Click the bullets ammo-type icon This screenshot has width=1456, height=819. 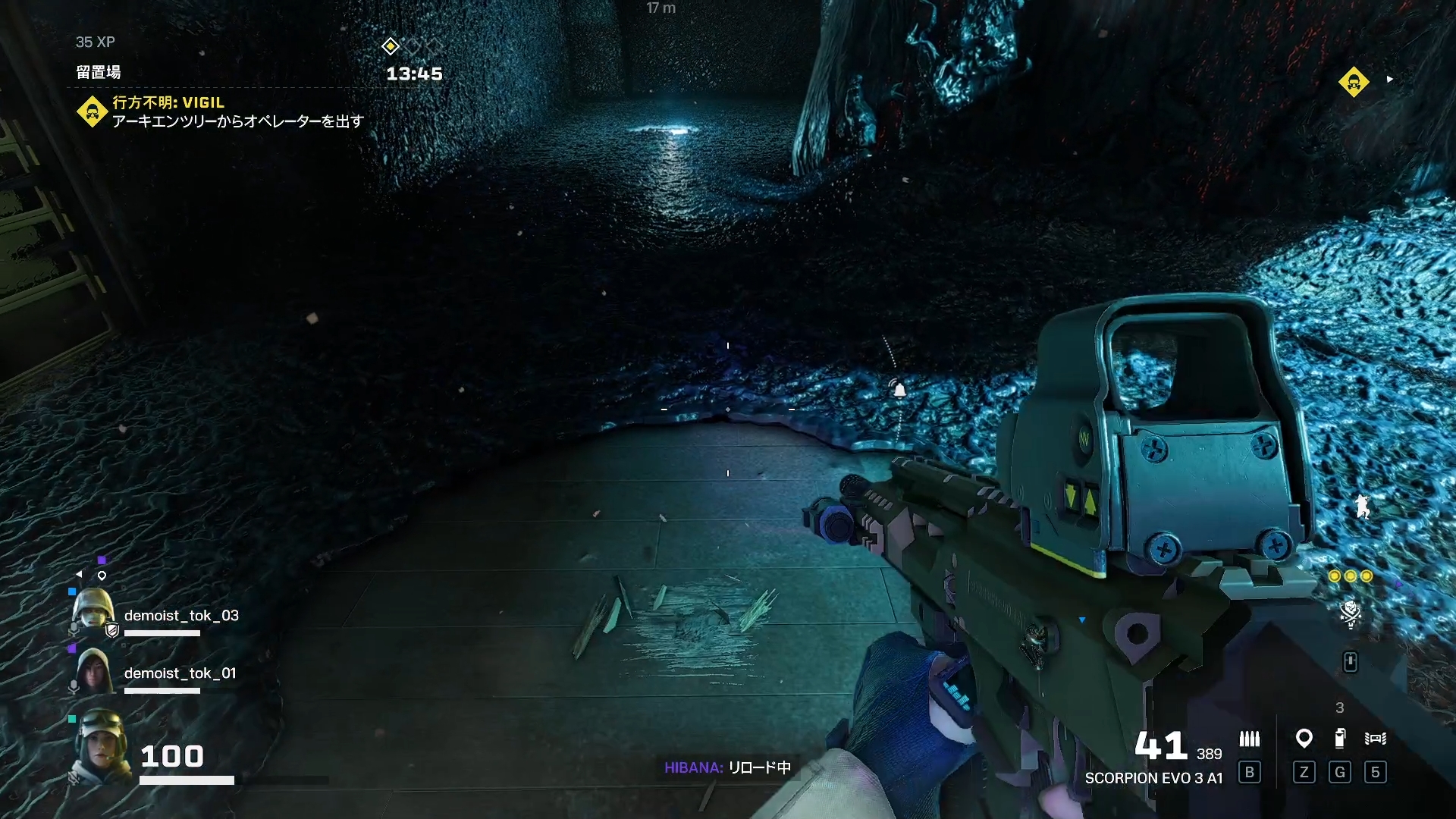1249,739
